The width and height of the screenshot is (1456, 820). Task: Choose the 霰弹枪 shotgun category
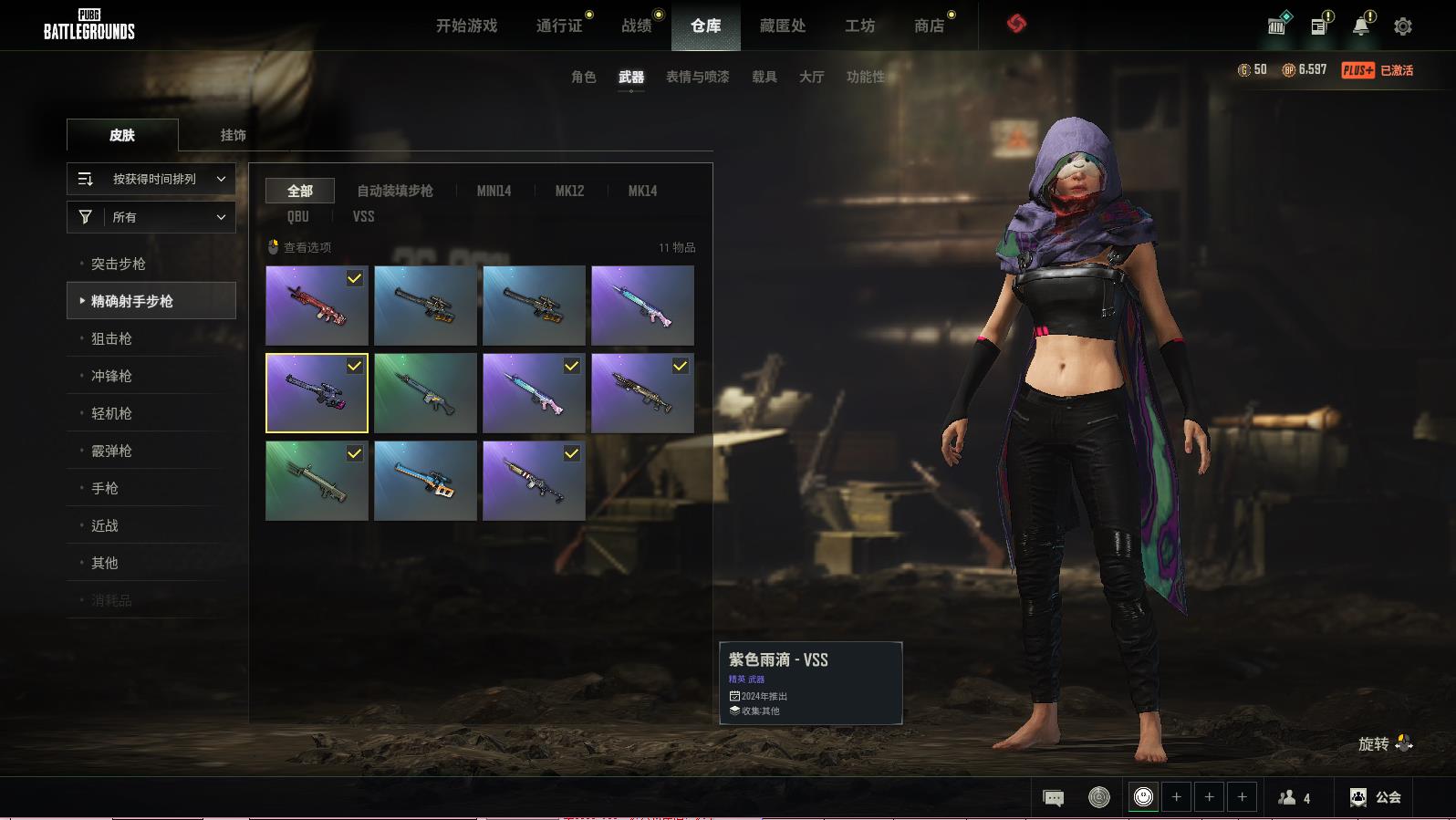pos(111,451)
